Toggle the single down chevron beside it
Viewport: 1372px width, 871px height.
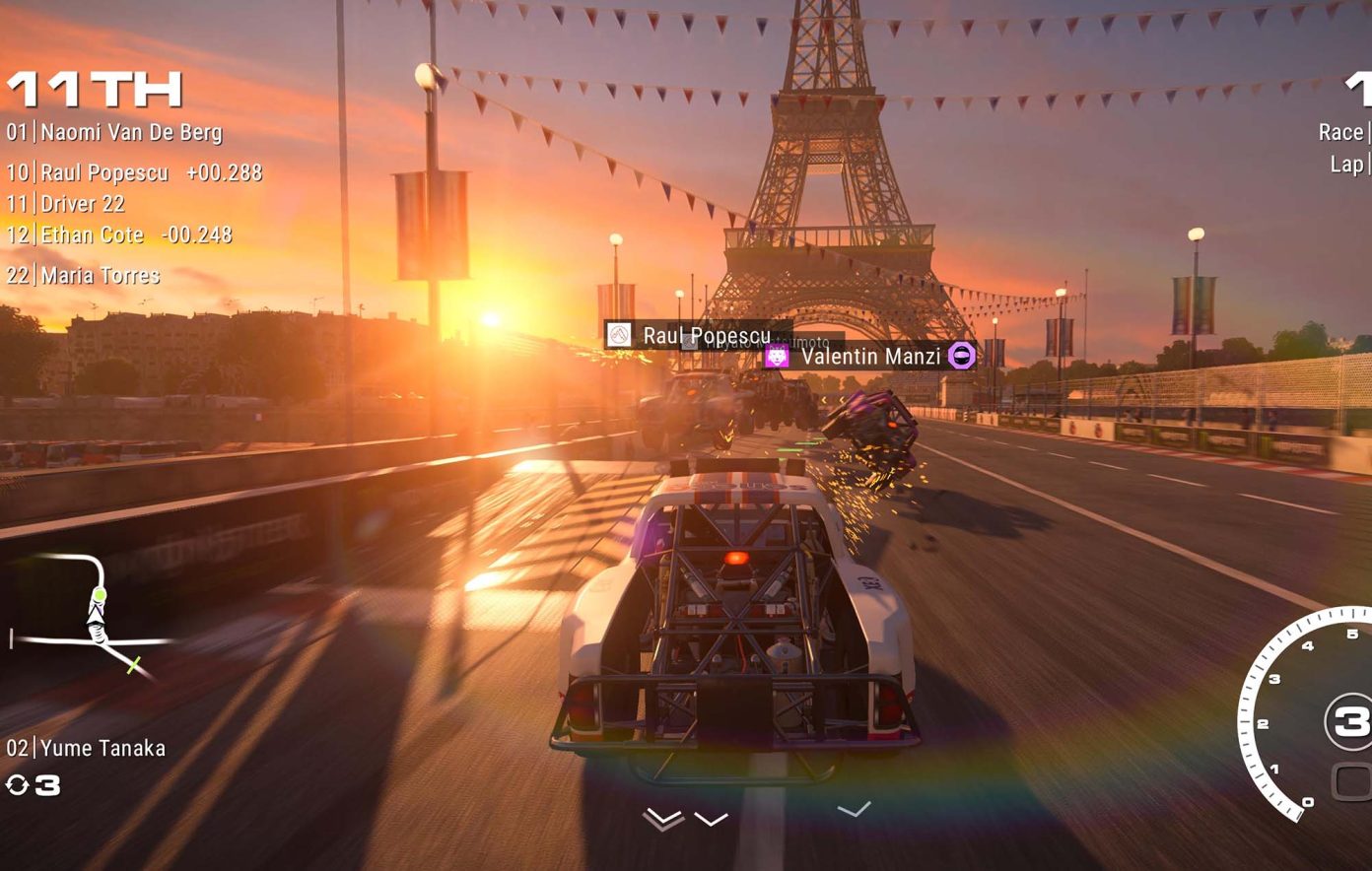[x=712, y=818]
